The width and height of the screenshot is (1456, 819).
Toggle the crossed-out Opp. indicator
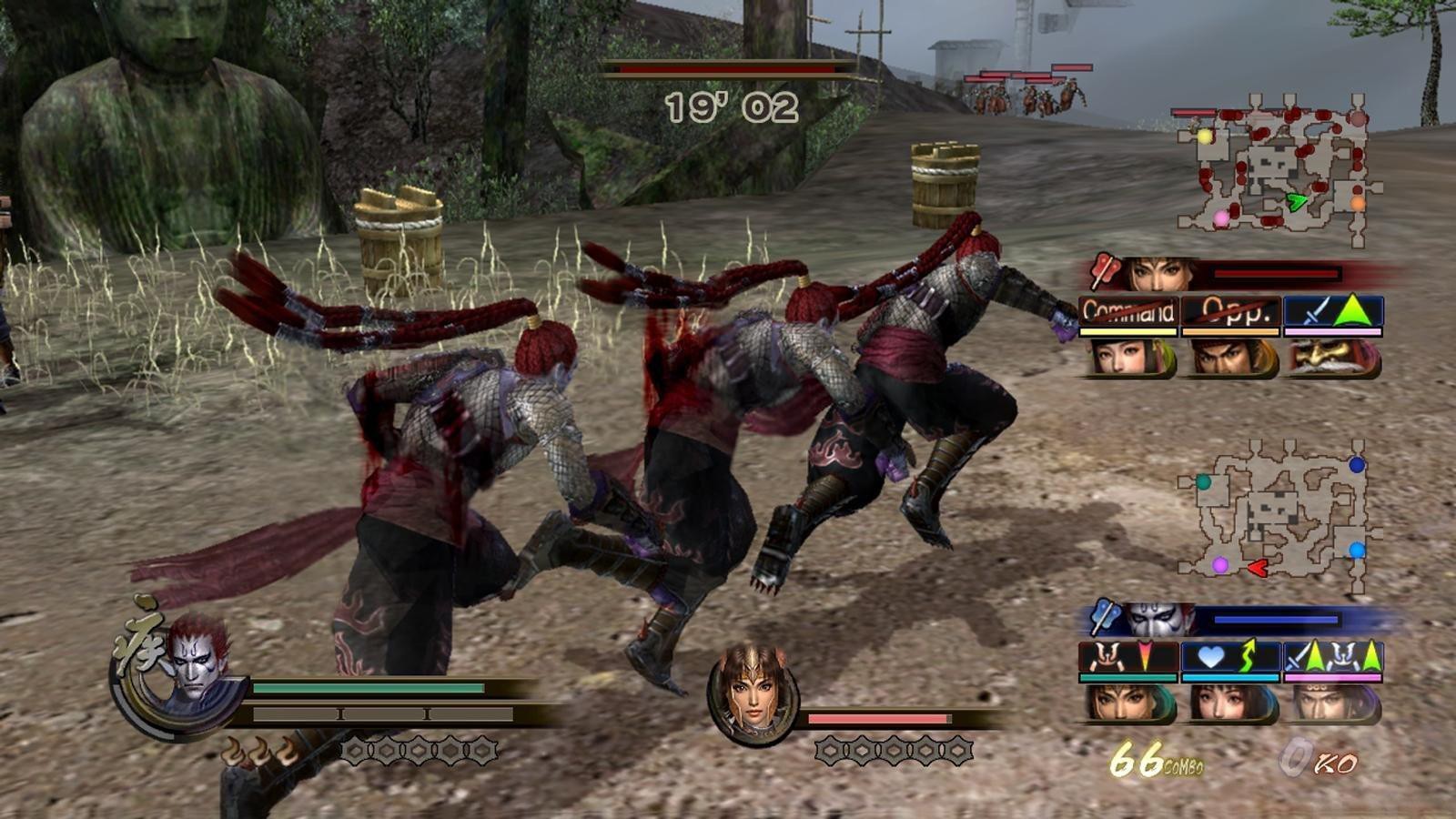click(x=1231, y=309)
